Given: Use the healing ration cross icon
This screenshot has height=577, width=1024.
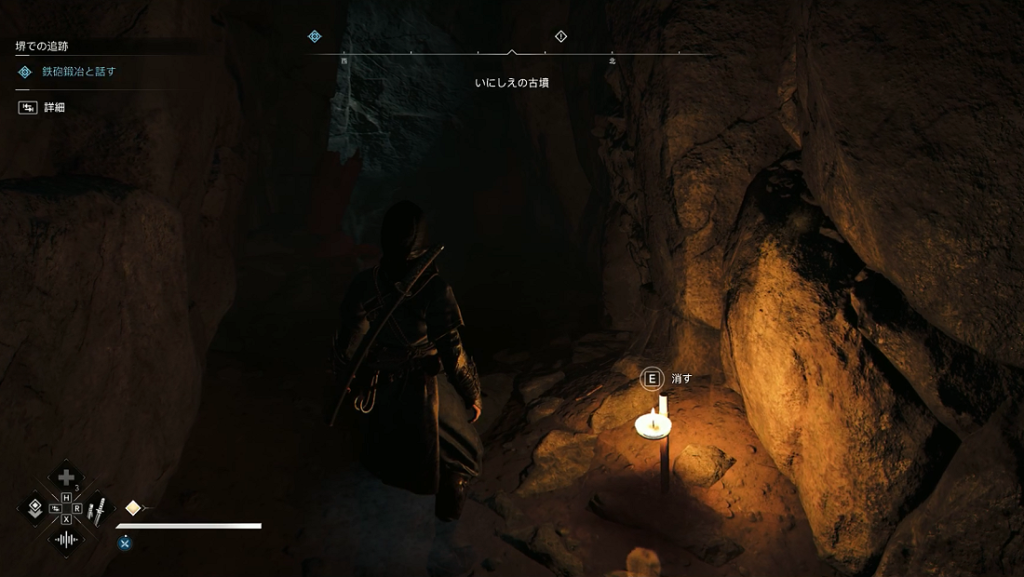Looking at the screenshot, I should 66,478.
